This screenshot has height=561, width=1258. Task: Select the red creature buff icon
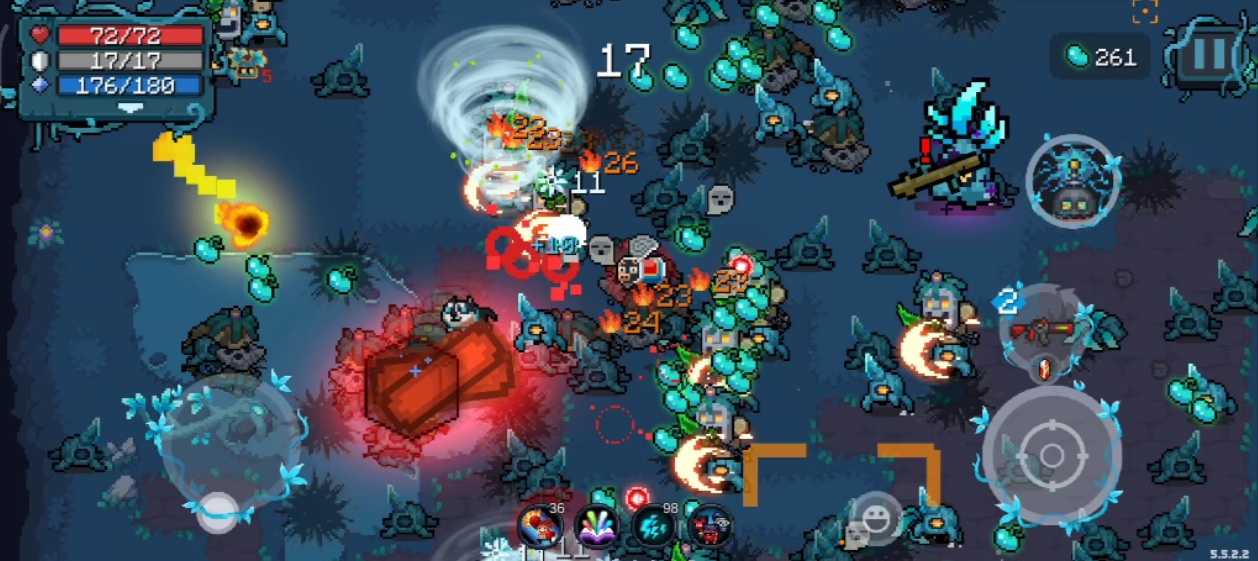(711, 526)
